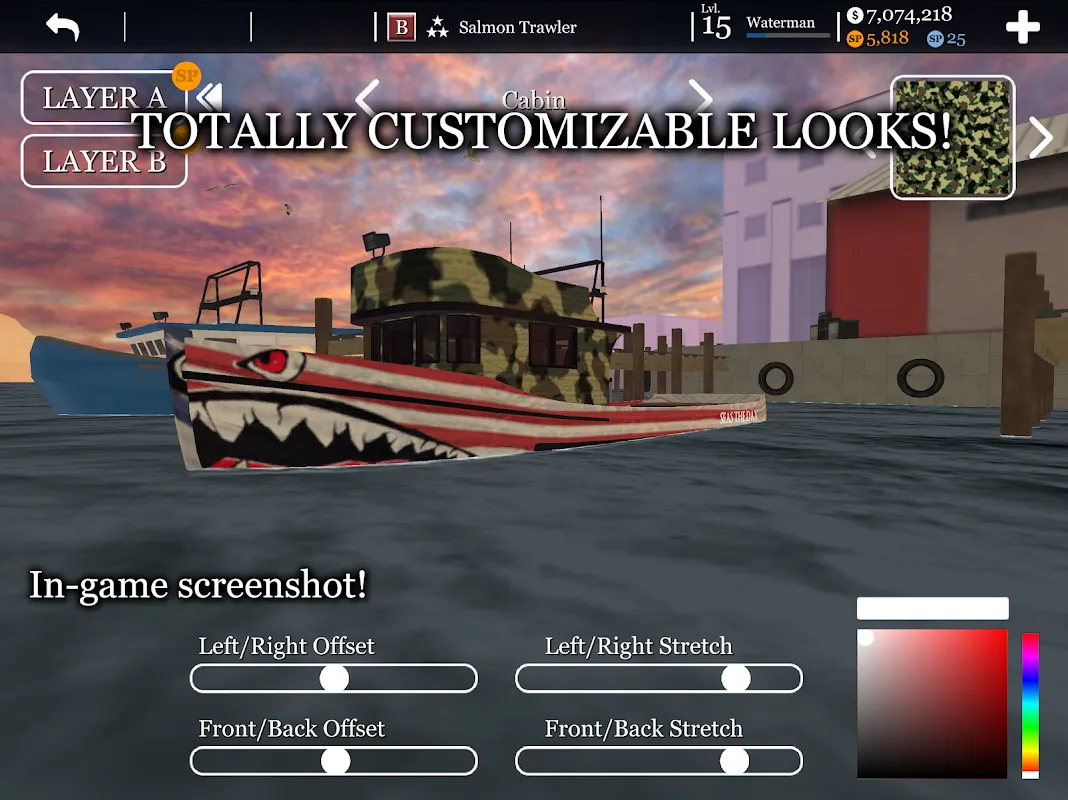Show the next pattern with right chevron
Image resolution: width=1068 pixels, height=800 pixels.
[x=1041, y=138]
